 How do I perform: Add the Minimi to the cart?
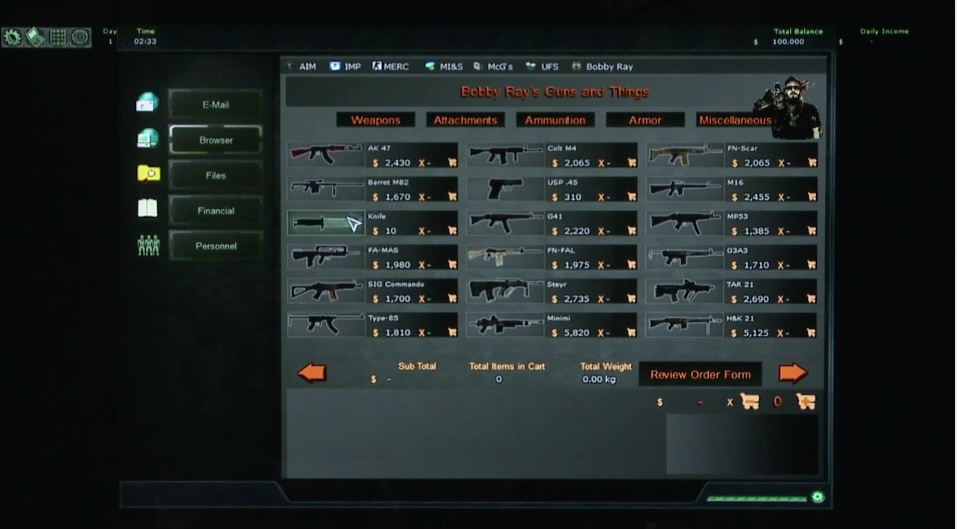tap(631, 332)
